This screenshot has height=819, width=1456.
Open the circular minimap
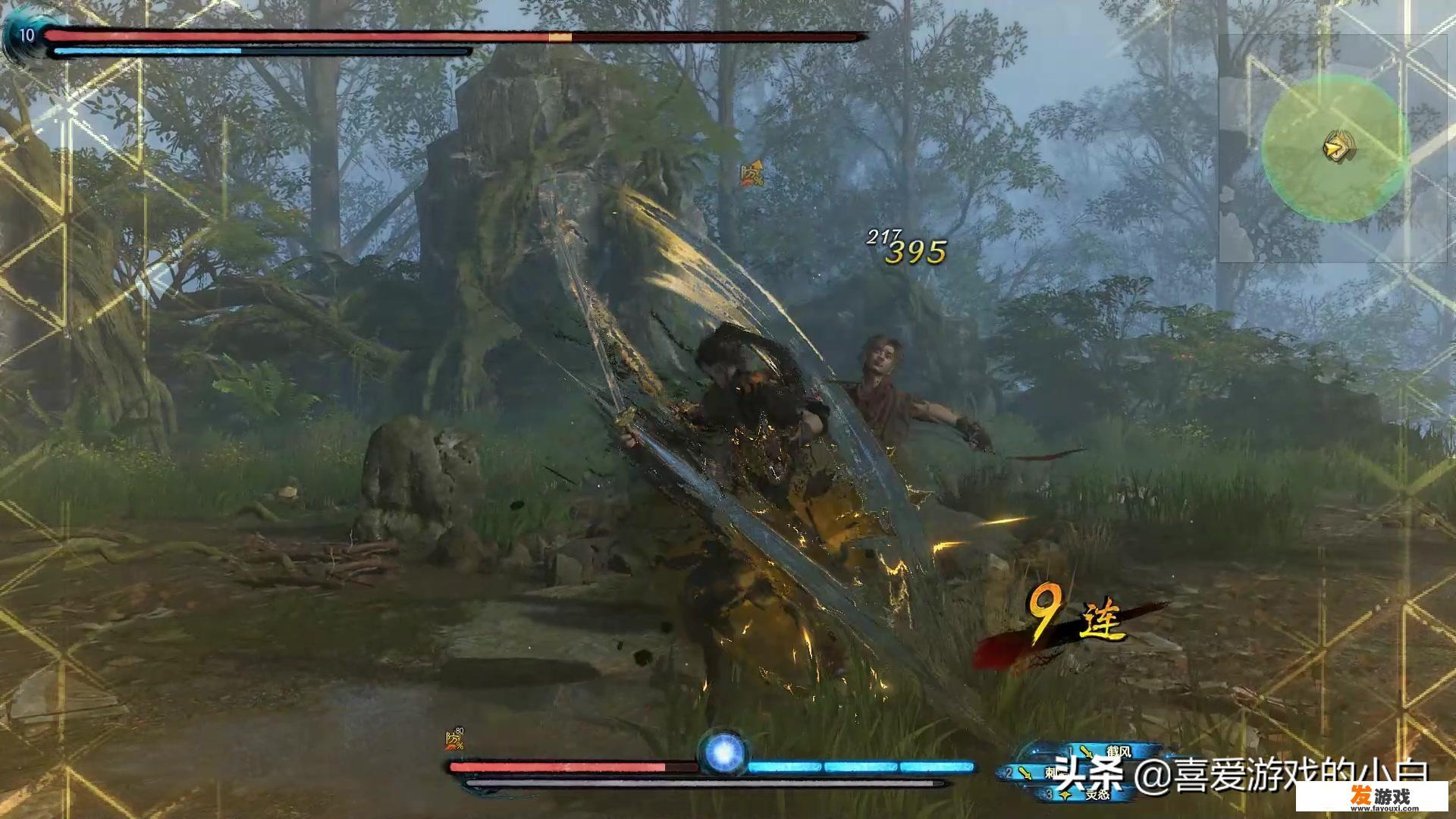1335,150
